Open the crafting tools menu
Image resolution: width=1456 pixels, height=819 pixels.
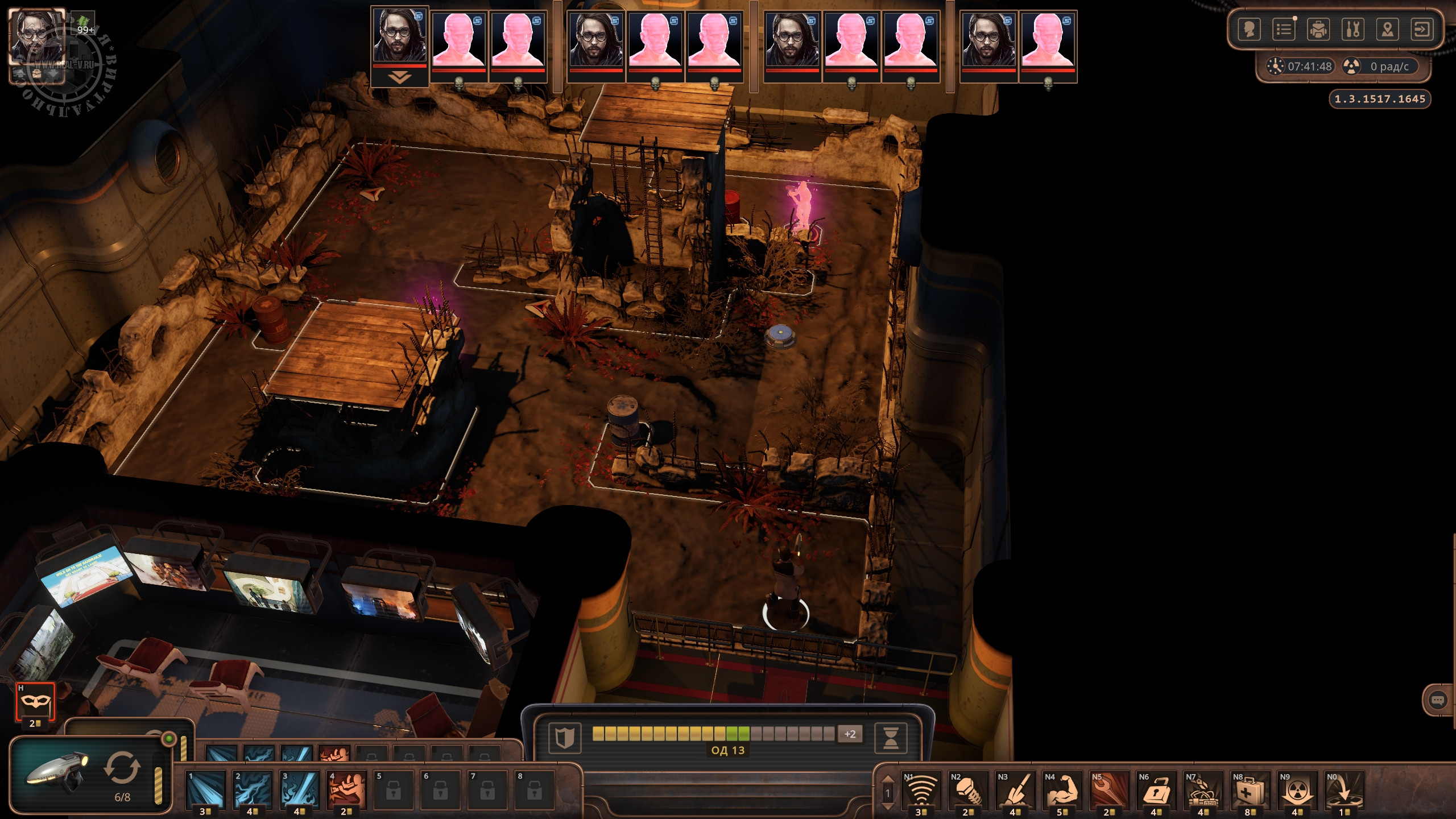pyautogui.click(x=1353, y=29)
